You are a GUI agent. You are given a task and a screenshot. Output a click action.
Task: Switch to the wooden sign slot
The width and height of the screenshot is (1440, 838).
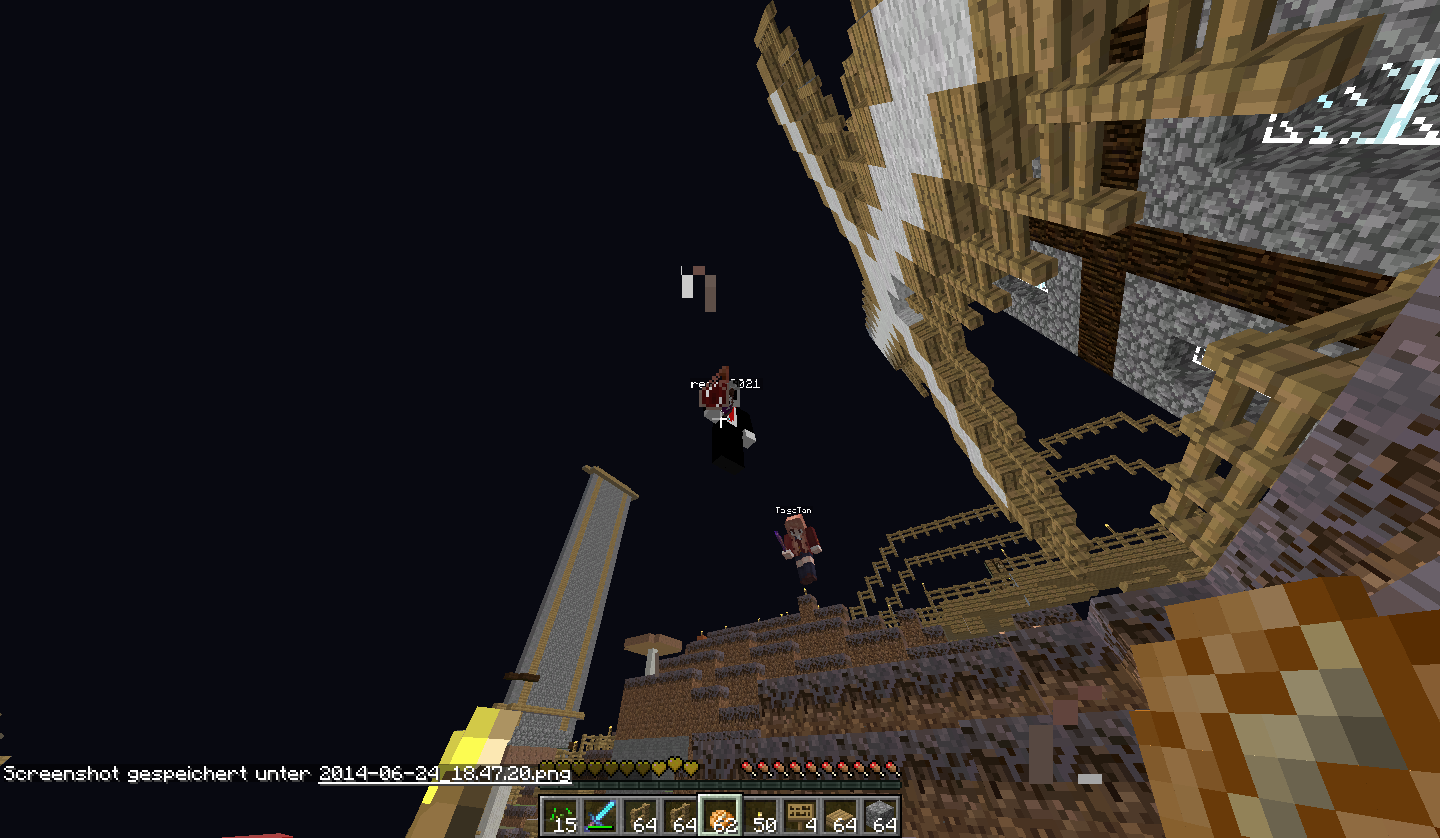pyautogui.click(x=800, y=816)
